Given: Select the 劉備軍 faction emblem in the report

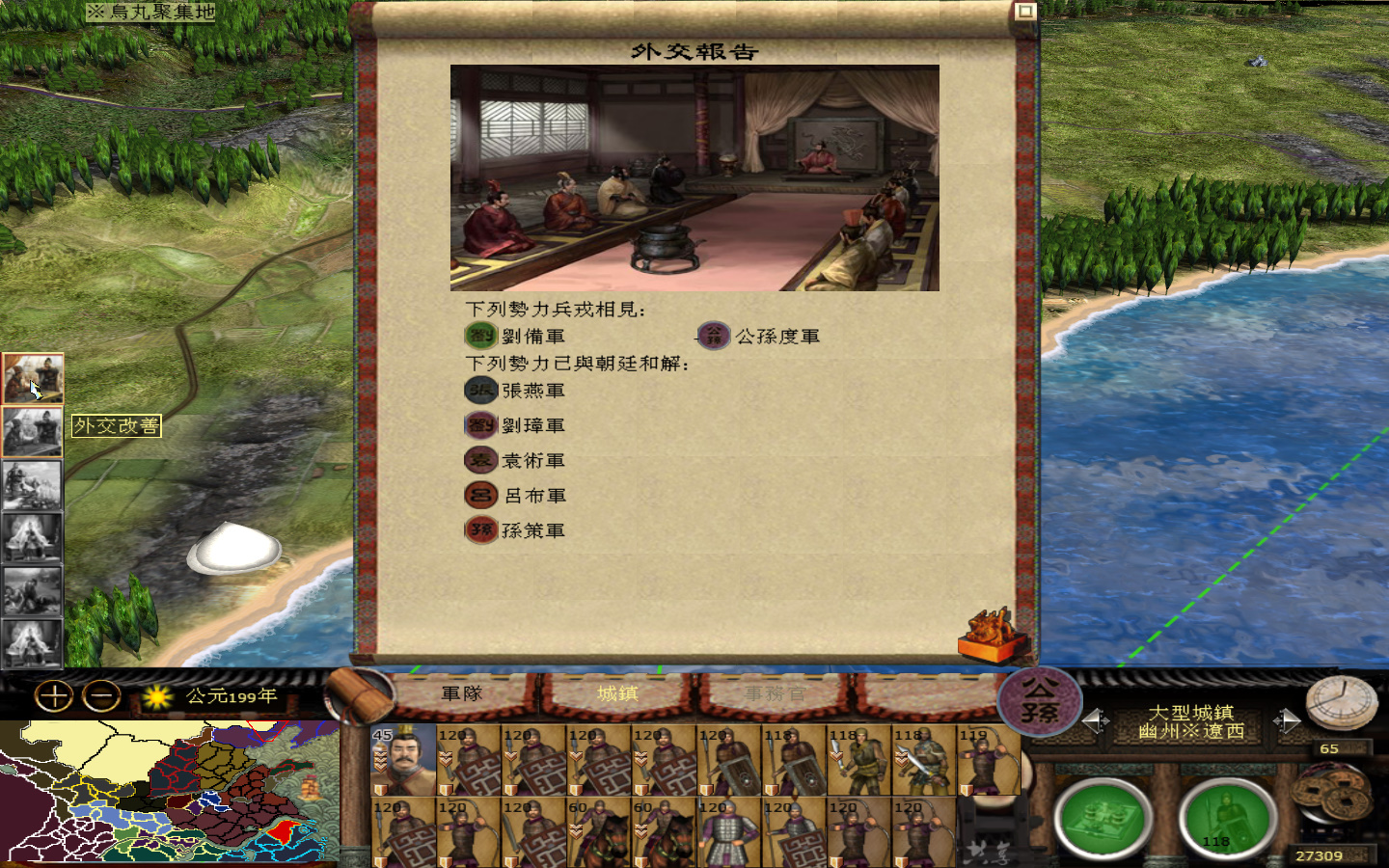Looking at the screenshot, I should [481, 334].
